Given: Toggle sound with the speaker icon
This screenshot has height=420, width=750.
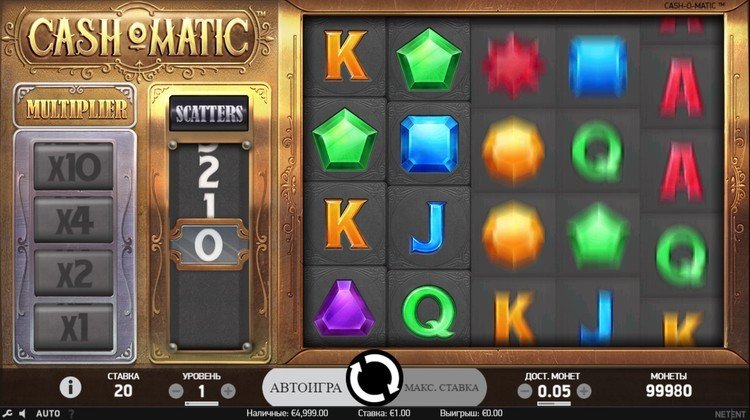Looking at the screenshot, I should (x=23, y=413).
